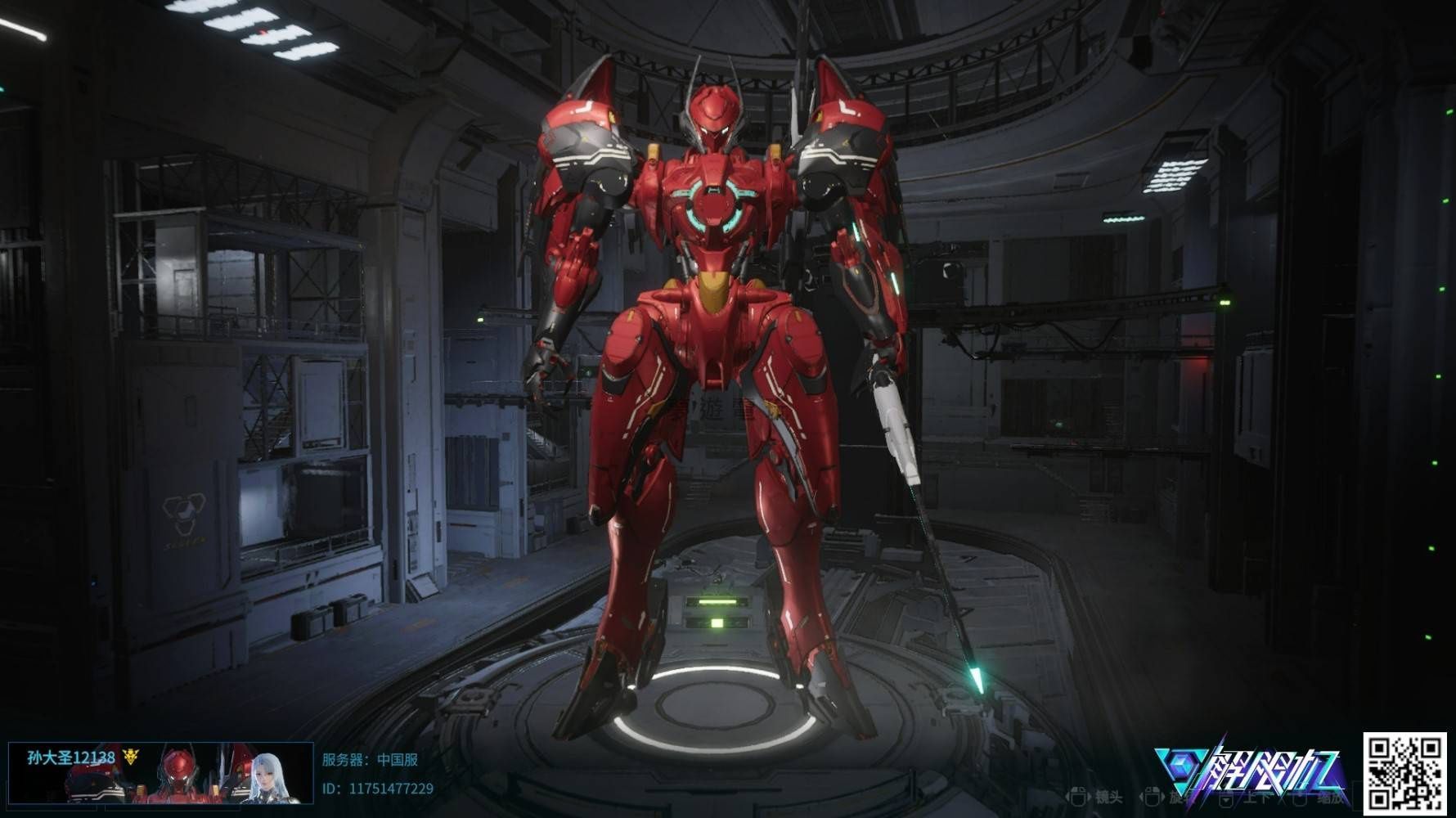
Task: Click the QR code beside the logo
Action: point(1405,772)
